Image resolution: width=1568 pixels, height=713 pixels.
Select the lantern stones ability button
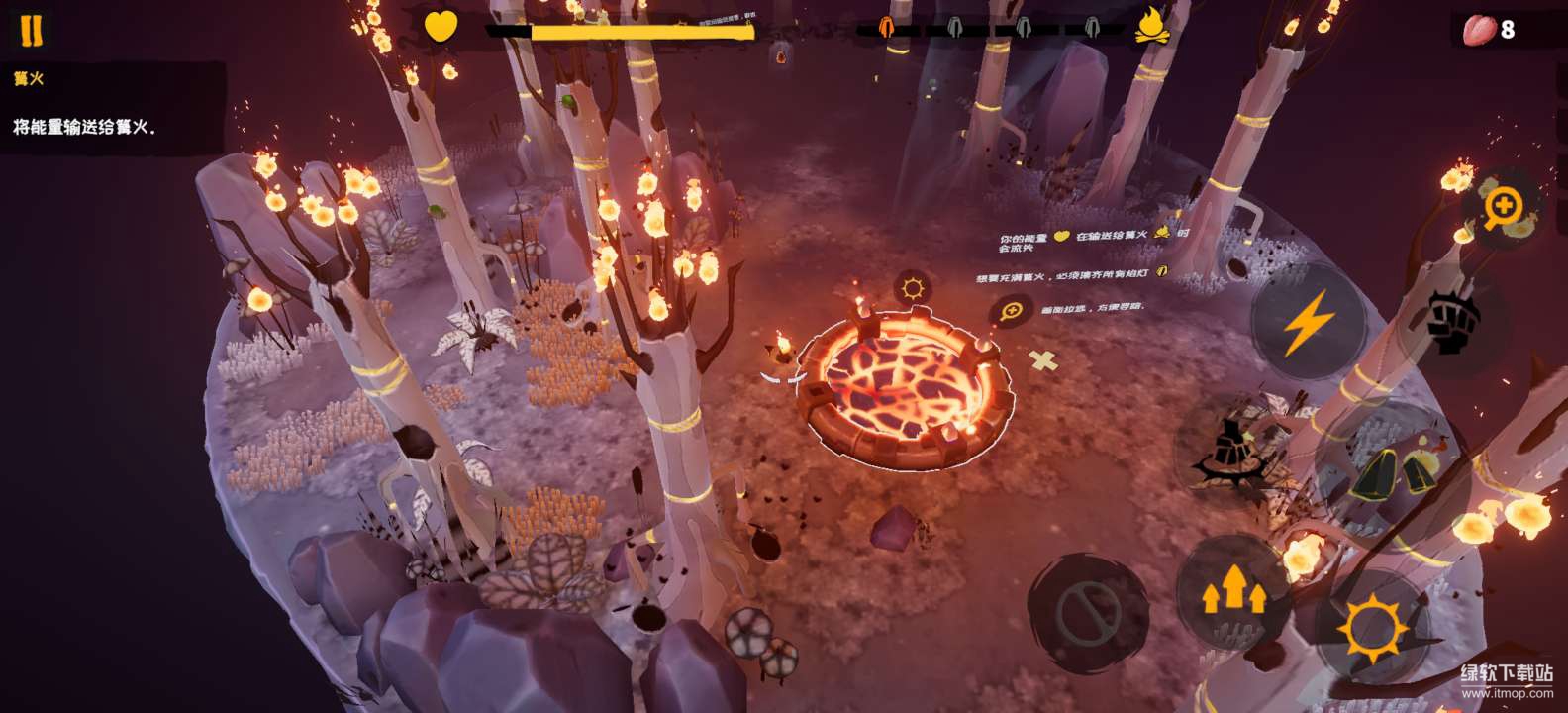(x=1391, y=469)
